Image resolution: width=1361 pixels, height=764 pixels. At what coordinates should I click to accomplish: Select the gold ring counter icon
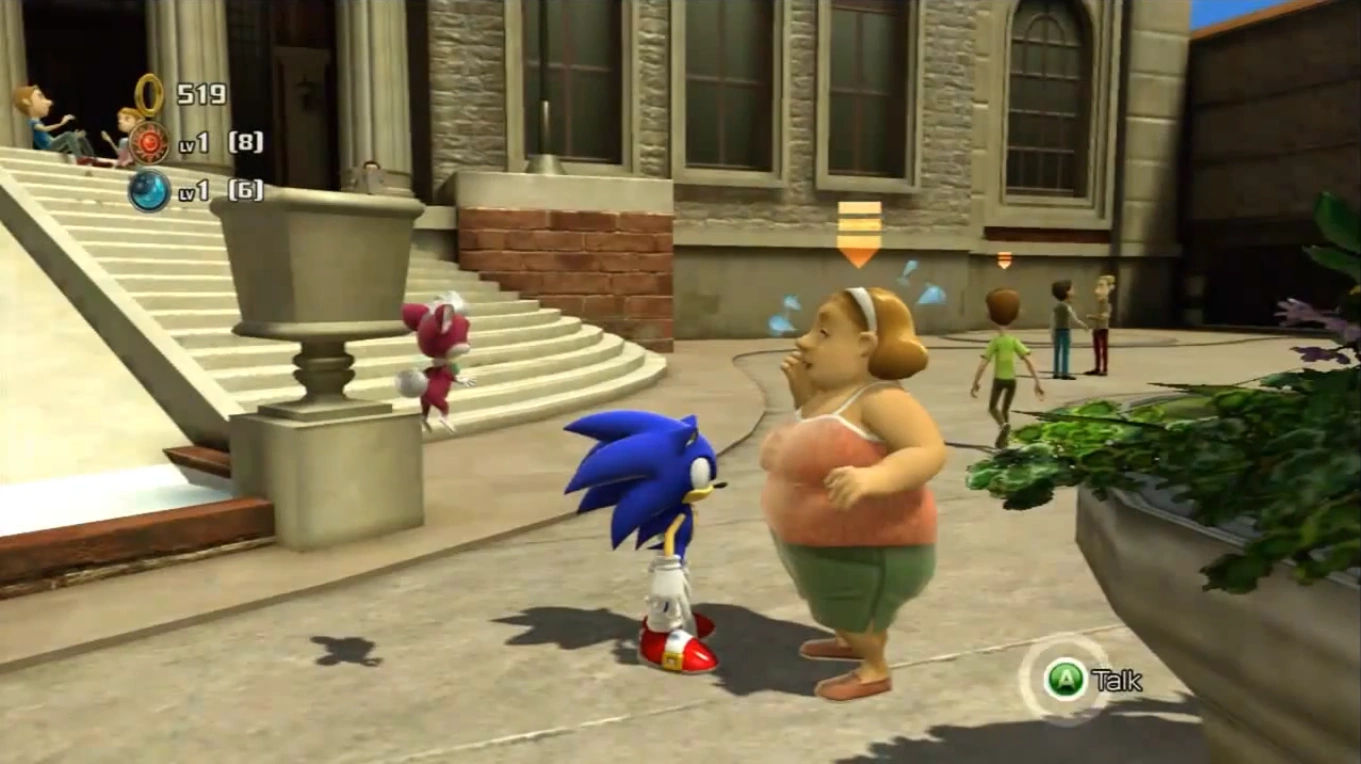click(150, 95)
